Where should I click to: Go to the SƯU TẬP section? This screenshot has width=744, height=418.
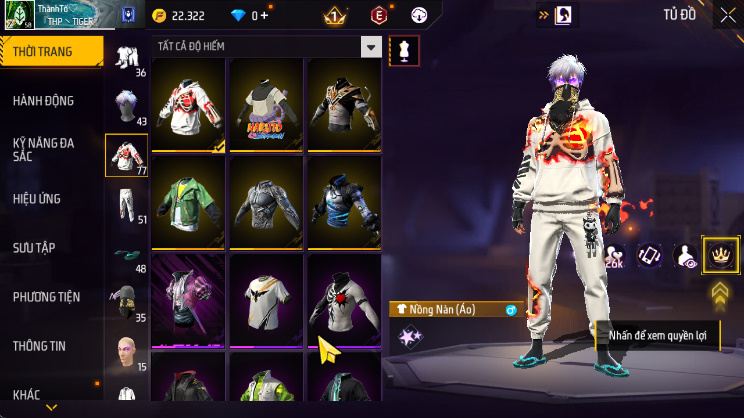33,247
